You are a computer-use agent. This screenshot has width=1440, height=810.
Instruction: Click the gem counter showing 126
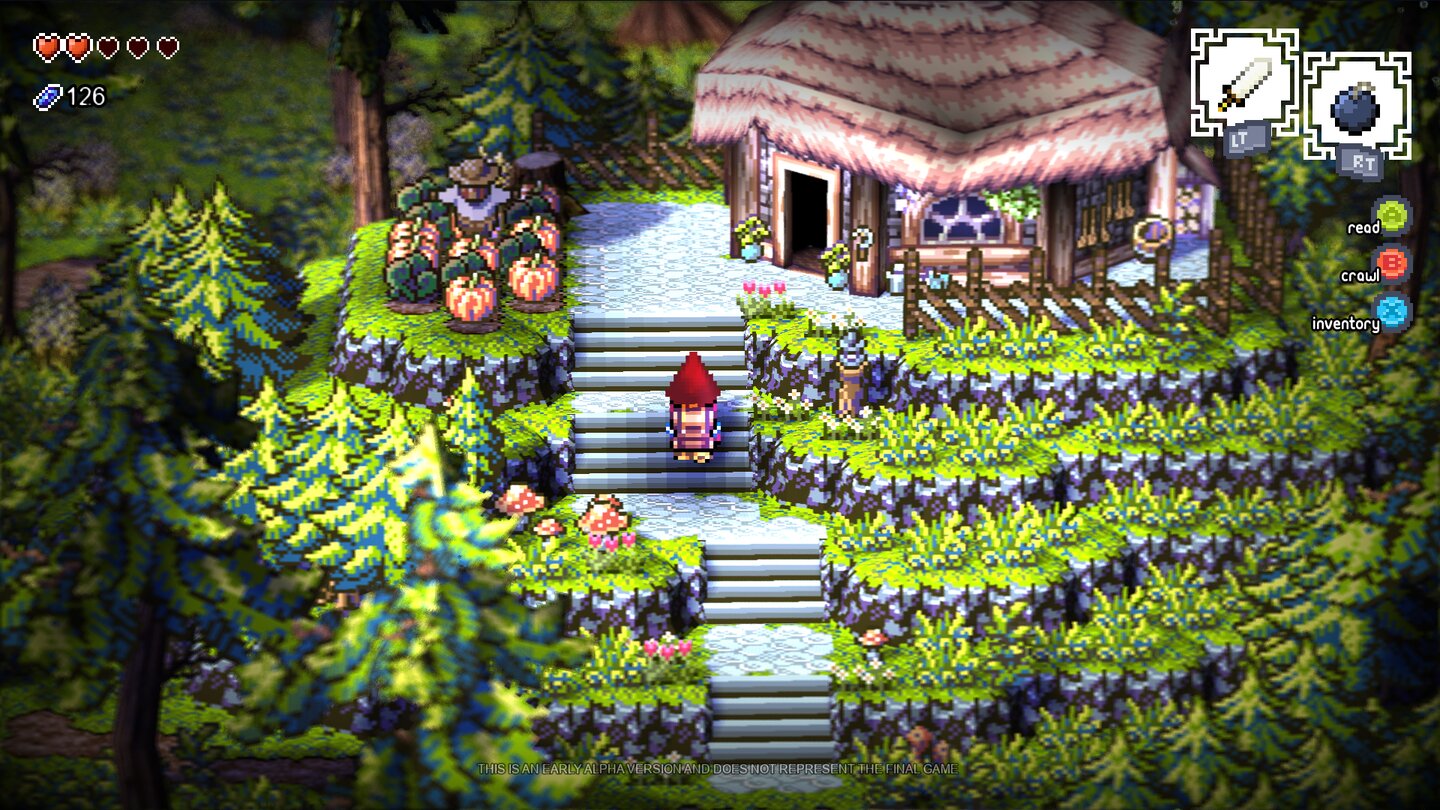click(x=86, y=98)
